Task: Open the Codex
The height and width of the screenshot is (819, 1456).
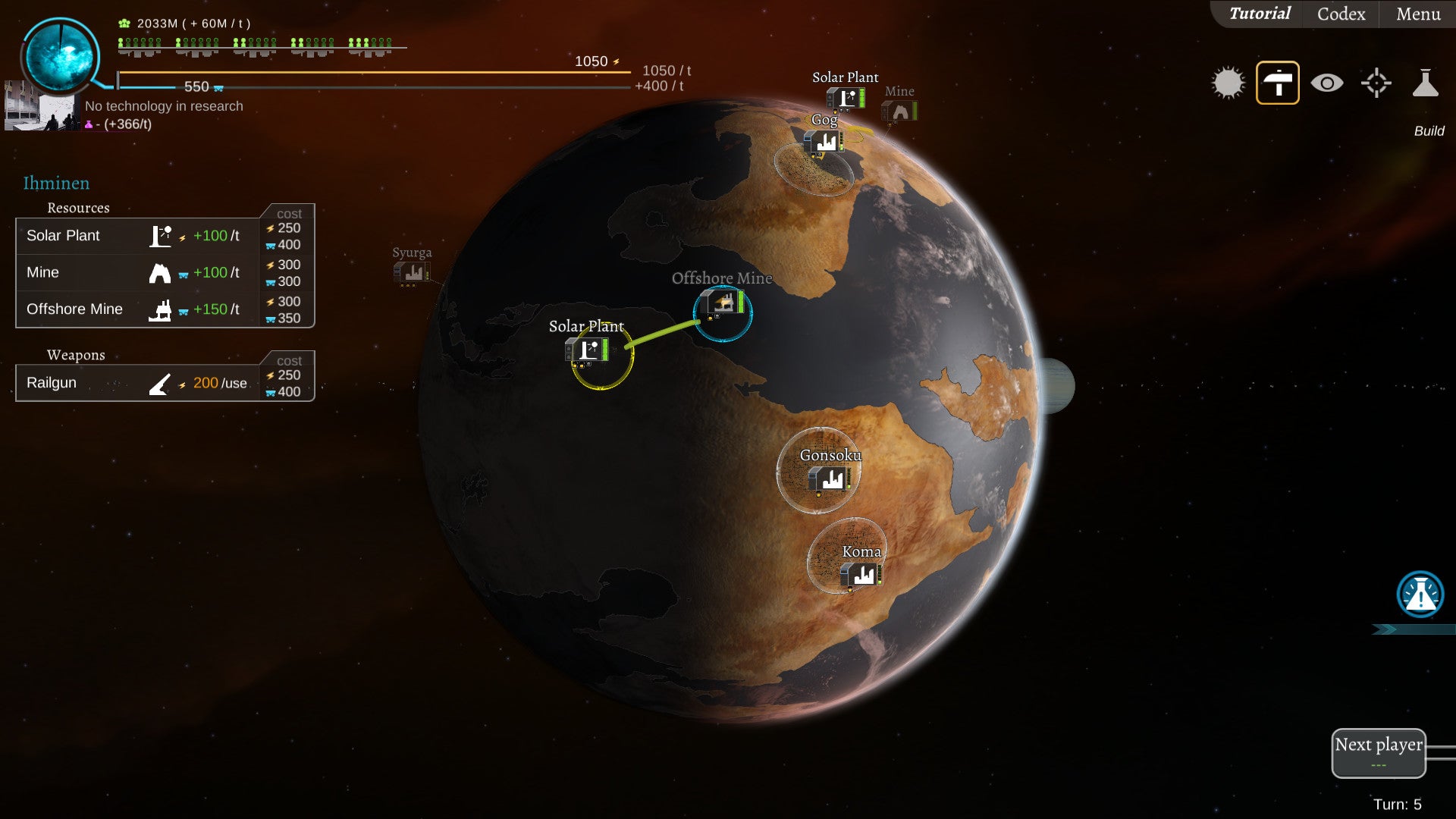Action: click(x=1341, y=14)
